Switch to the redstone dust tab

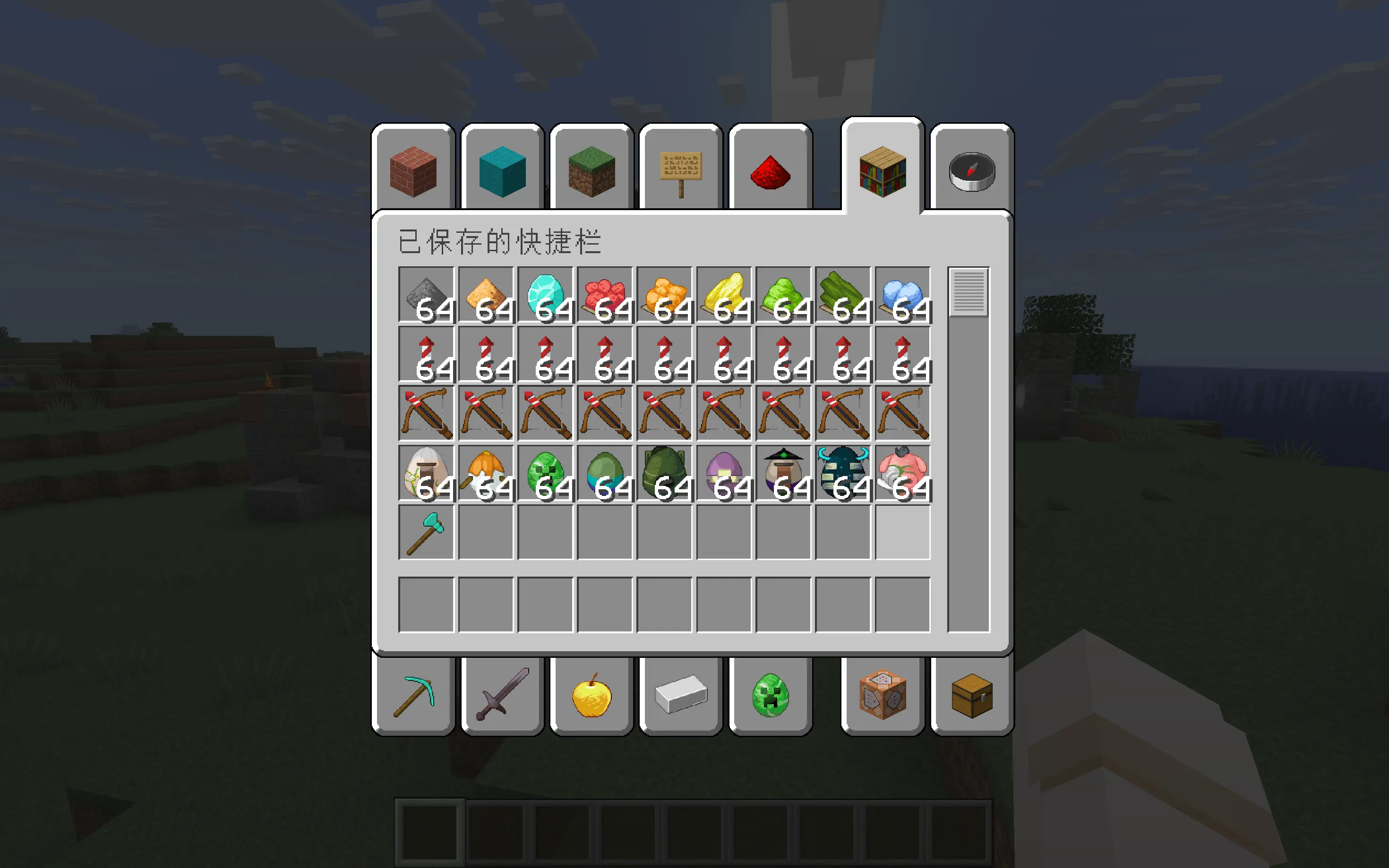tap(770, 170)
